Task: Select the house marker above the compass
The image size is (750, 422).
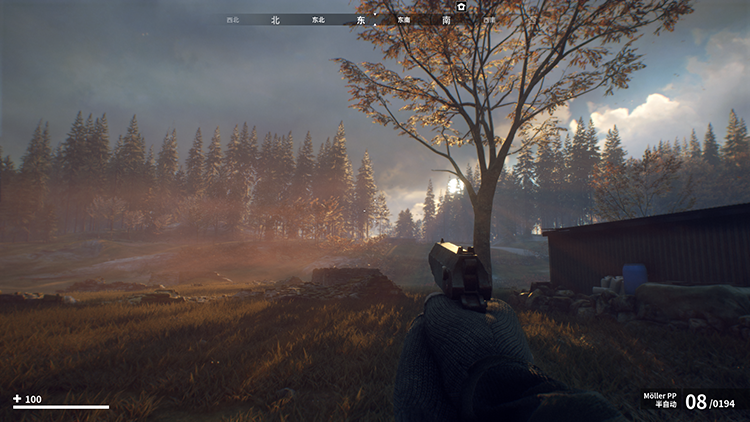Action: (x=461, y=6)
